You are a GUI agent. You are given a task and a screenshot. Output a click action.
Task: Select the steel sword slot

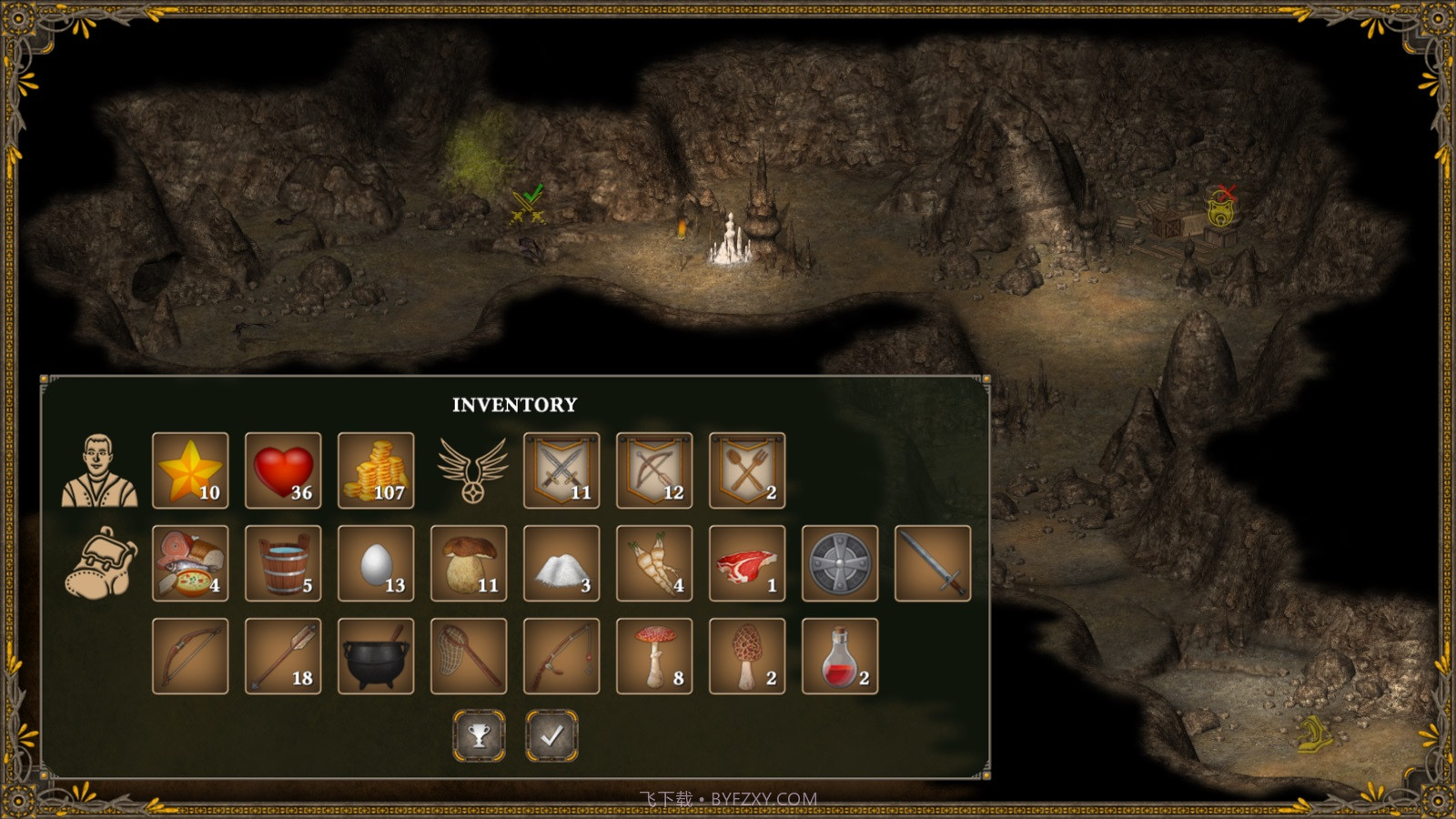(933, 563)
